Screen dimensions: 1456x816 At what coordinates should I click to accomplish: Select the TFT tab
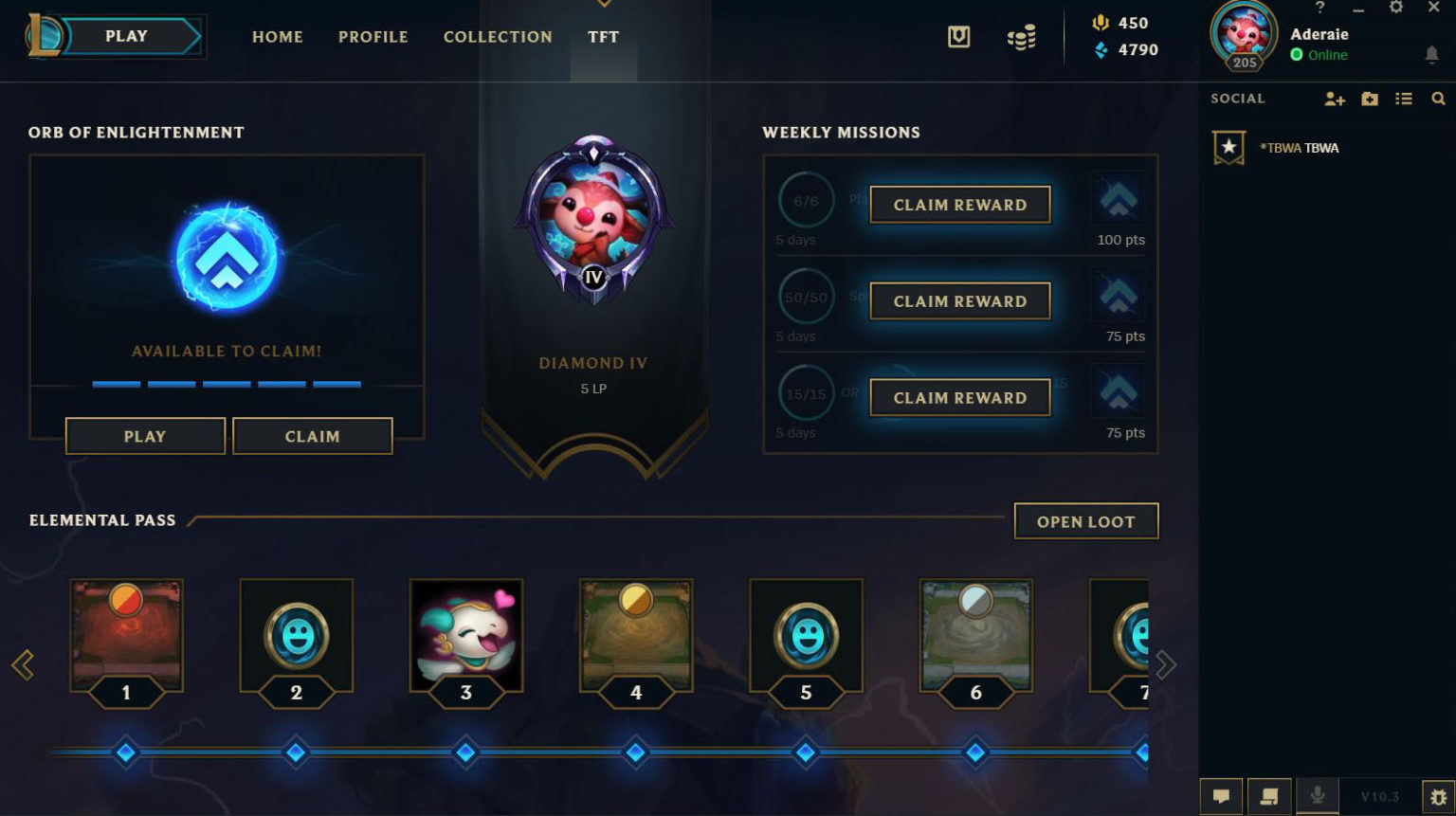pyautogui.click(x=603, y=37)
